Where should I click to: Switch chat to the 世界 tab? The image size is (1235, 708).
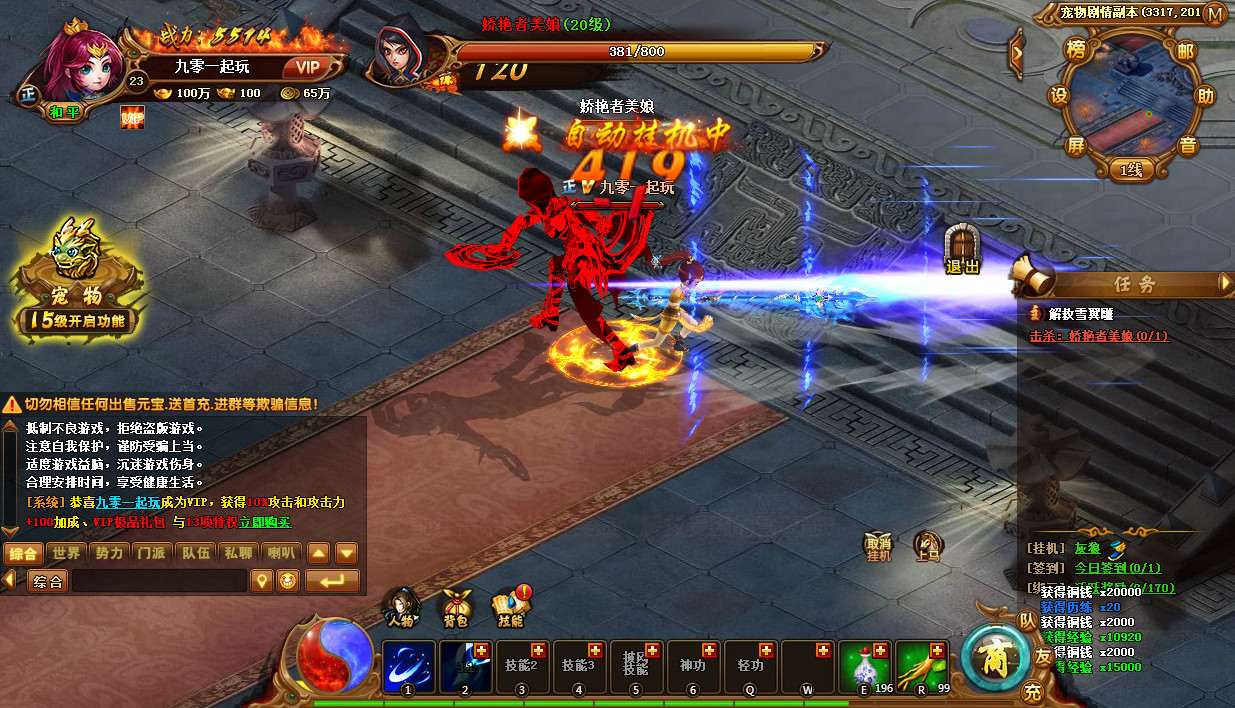tap(67, 553)
